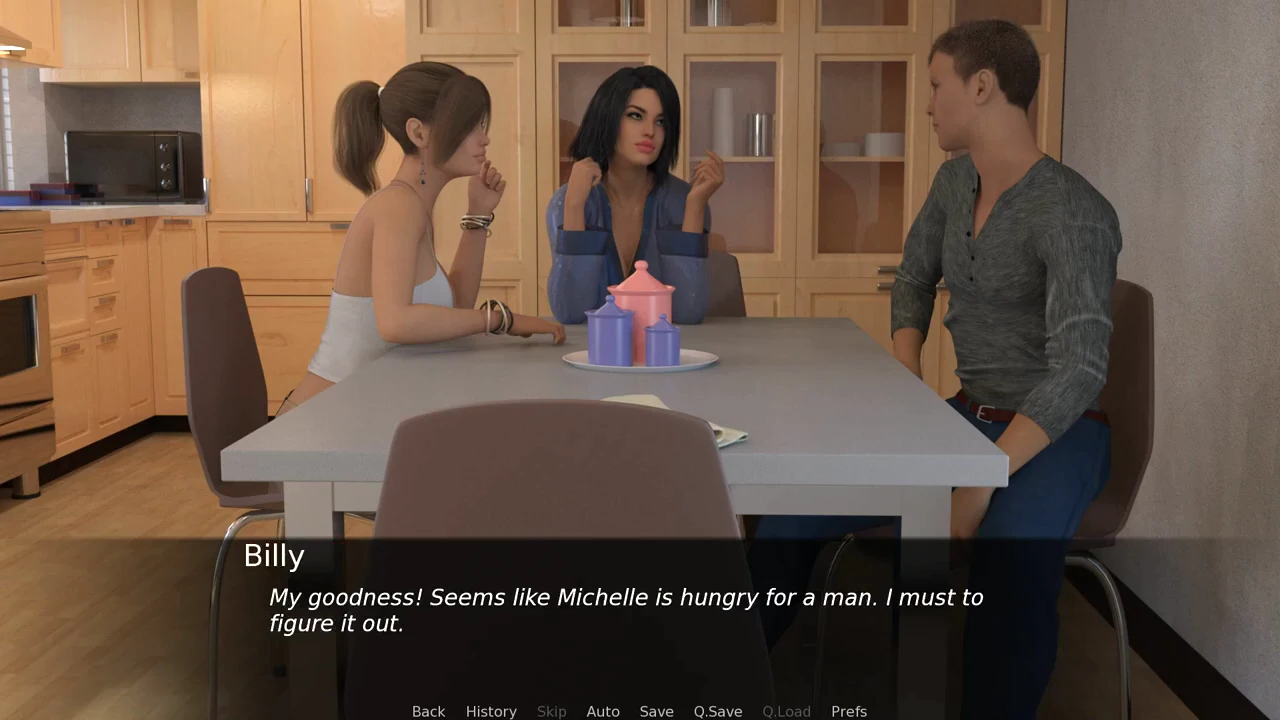Perform a Quick Save with Q.Save

[717, 711]
